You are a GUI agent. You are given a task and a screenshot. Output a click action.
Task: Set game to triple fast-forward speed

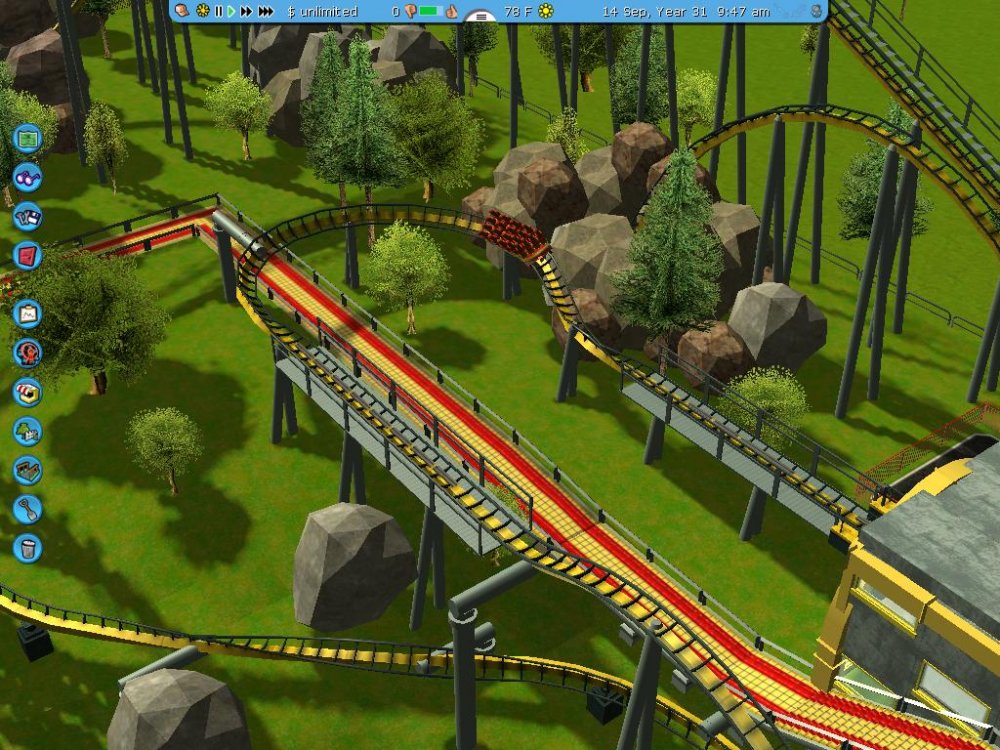[x=266, y=11]
